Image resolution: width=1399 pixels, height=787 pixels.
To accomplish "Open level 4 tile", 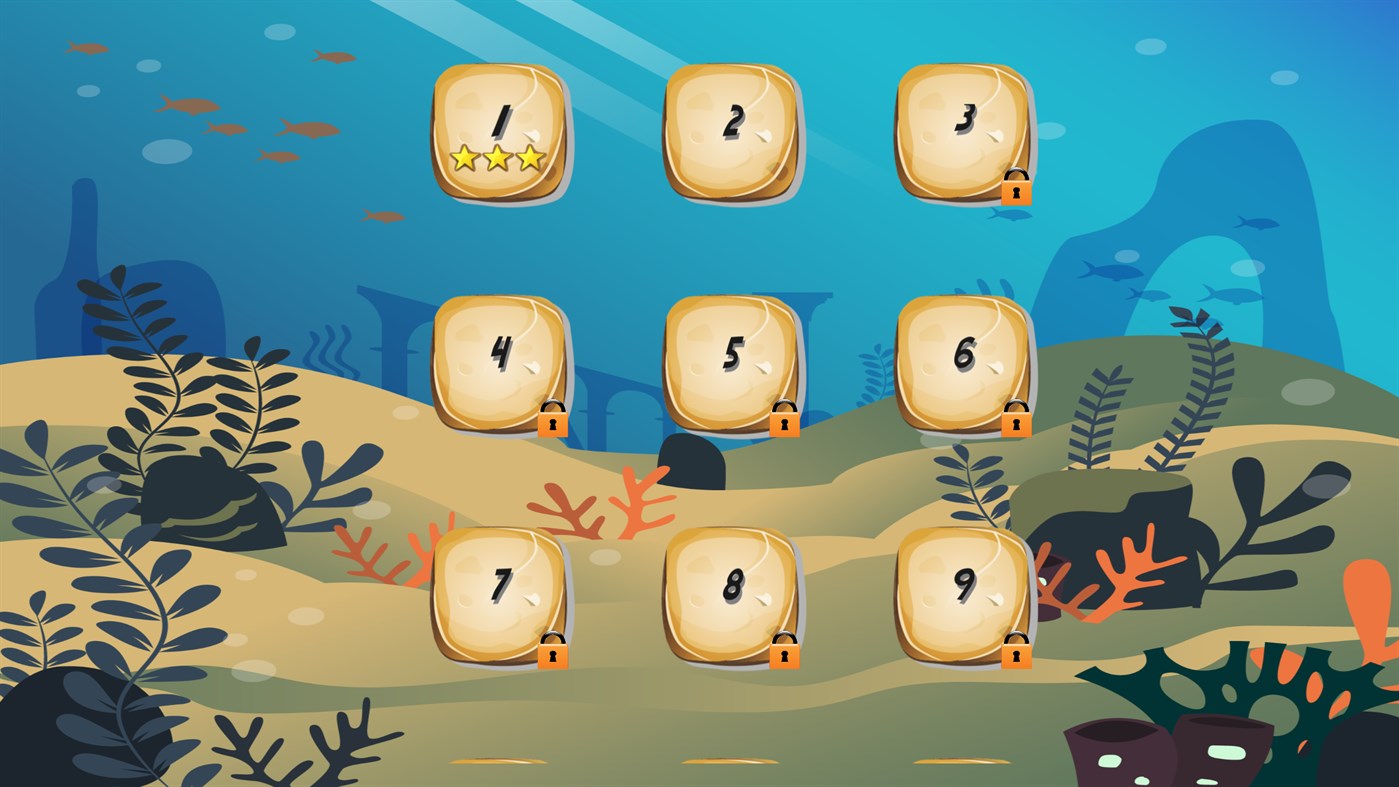I will point(498,360).
